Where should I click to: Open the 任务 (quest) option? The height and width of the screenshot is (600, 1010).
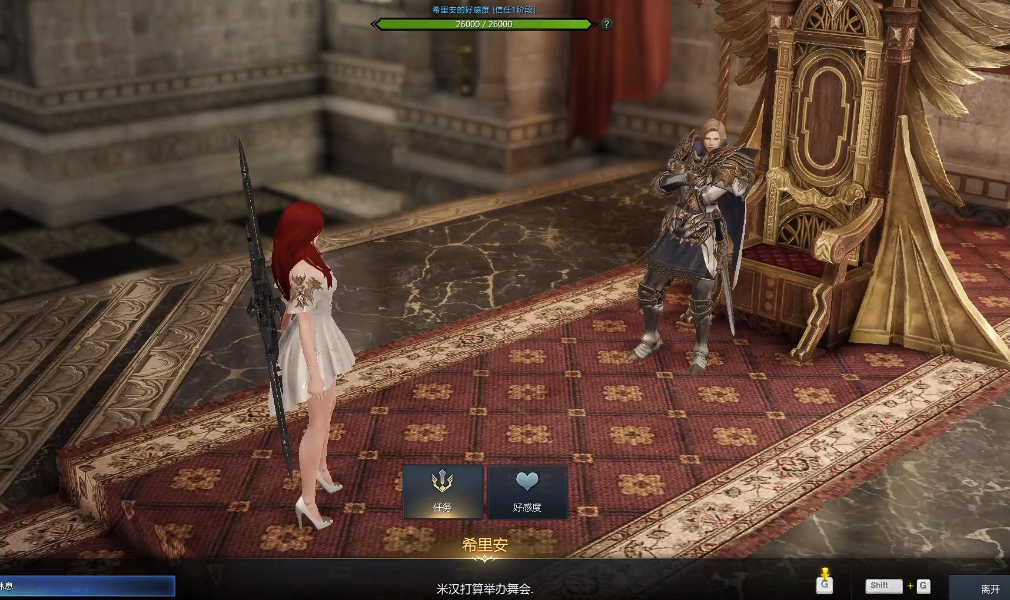point(442,490)
